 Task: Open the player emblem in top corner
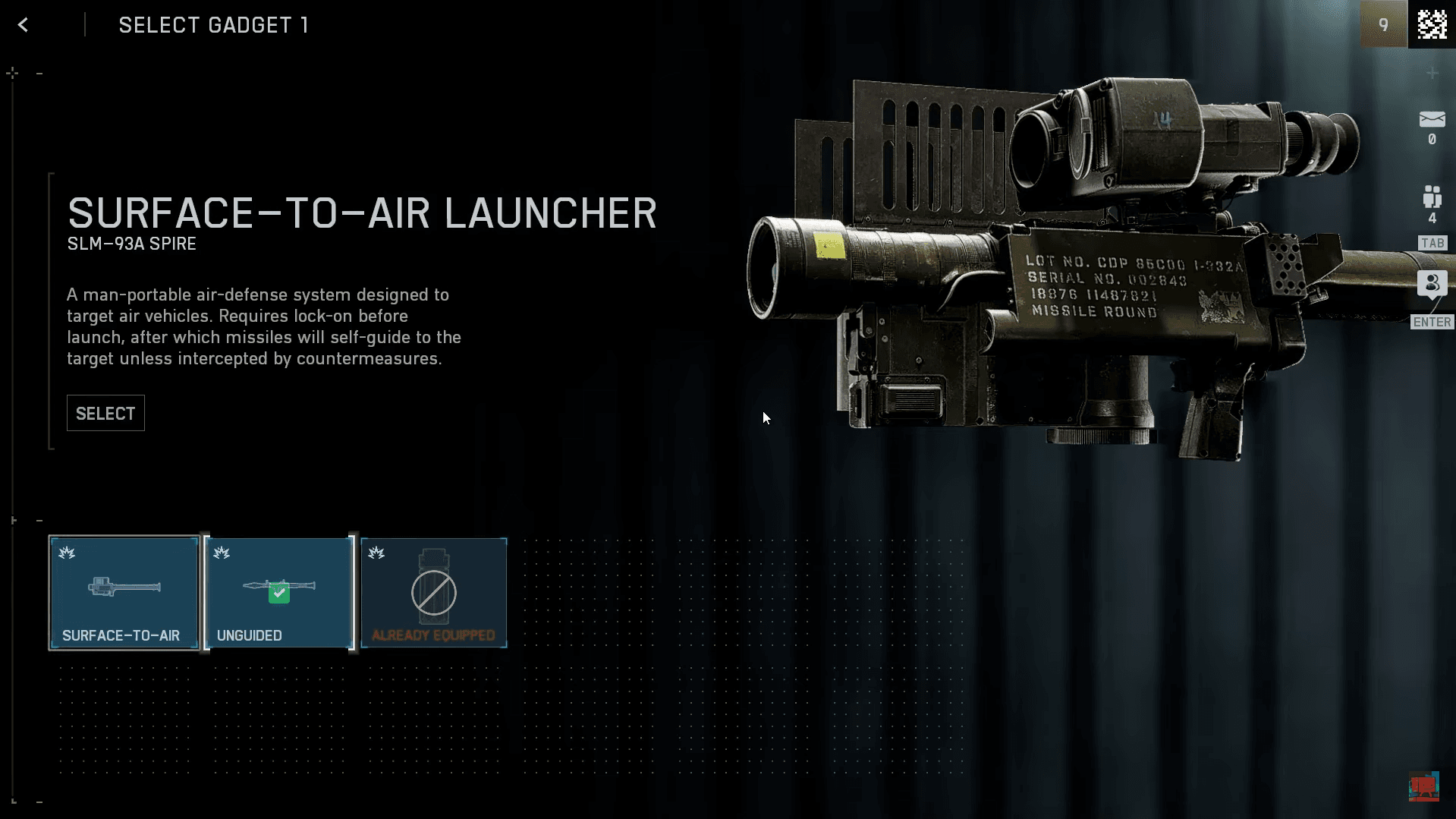tap(1432, 24)
